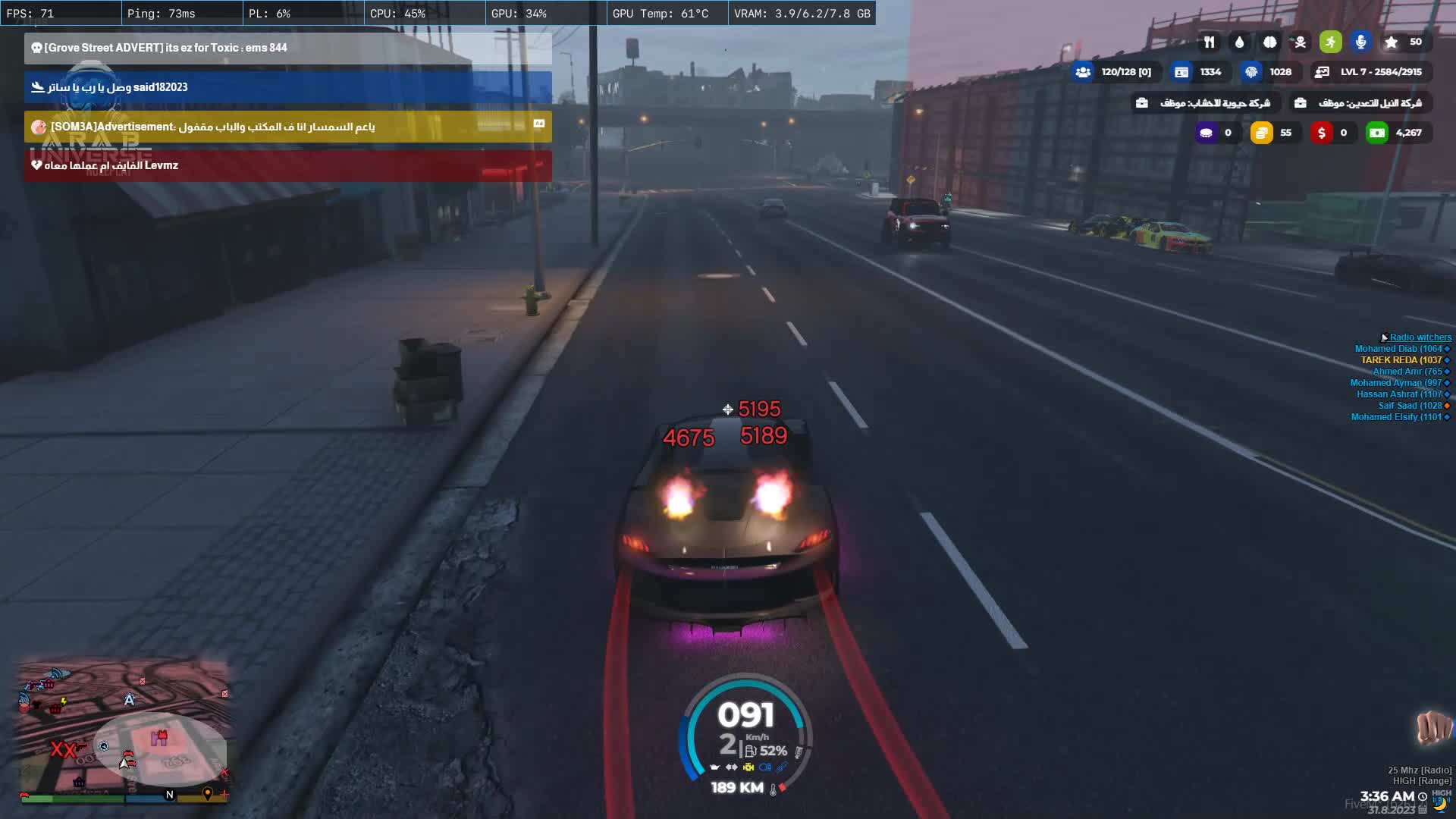Open the yellow SOM3A Advertisement message
Viewport: 1456px width, 819px height.
(x=287, y=127)
